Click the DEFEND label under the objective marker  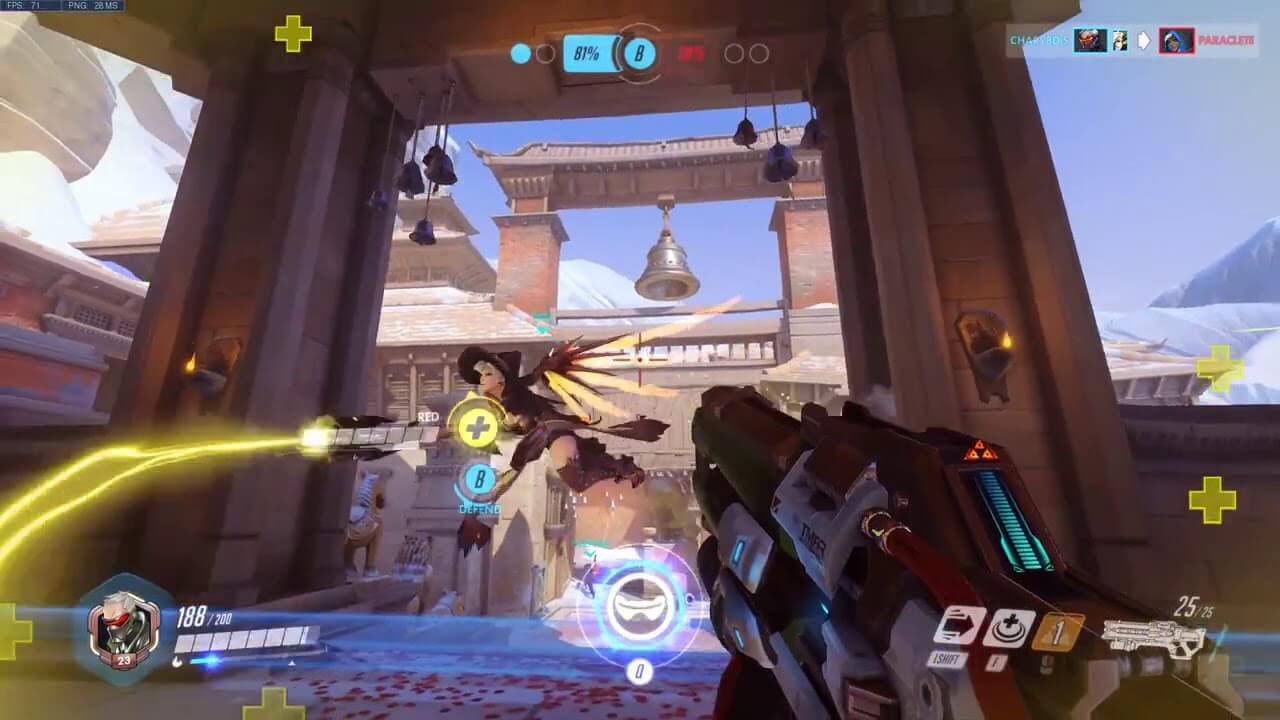(480, 508)
